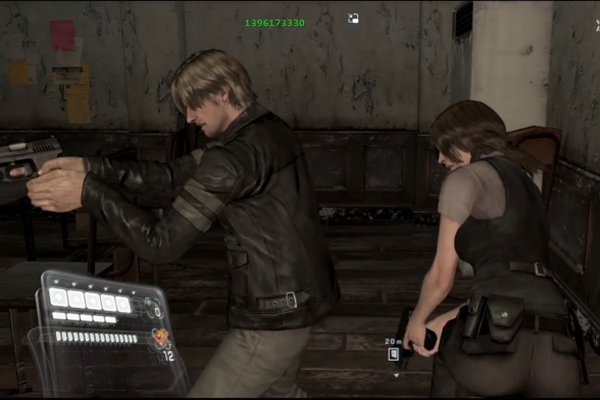The image size is (600, 400).
Task: Click the door objective waypoint marker
Action: pyautogui.click(x=394, y=353)
